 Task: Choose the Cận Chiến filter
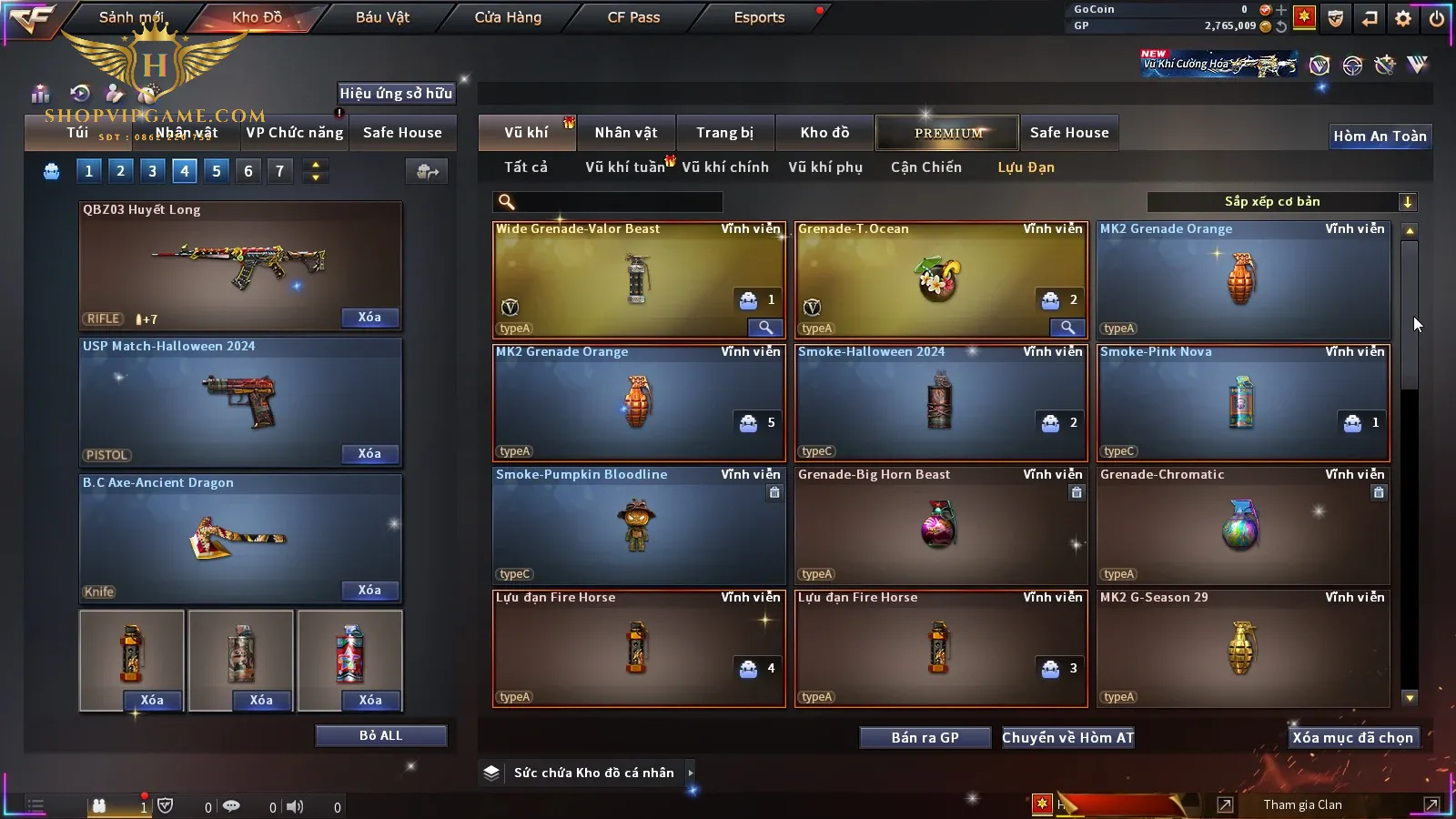pyautogui.click(x=925, y=167)
